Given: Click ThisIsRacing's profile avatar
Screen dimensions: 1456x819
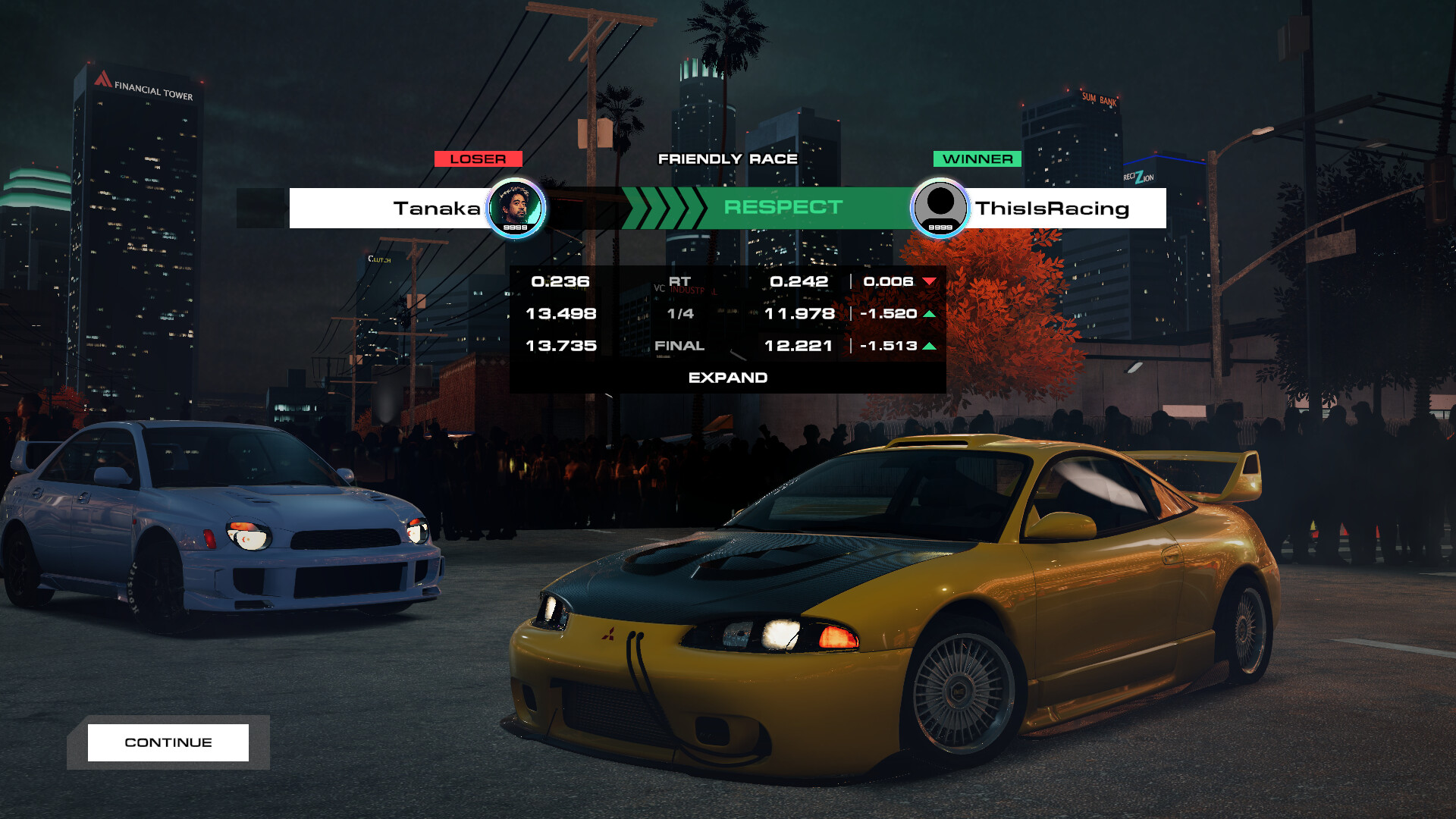Looking at the screenshot, I should (941, 207).
